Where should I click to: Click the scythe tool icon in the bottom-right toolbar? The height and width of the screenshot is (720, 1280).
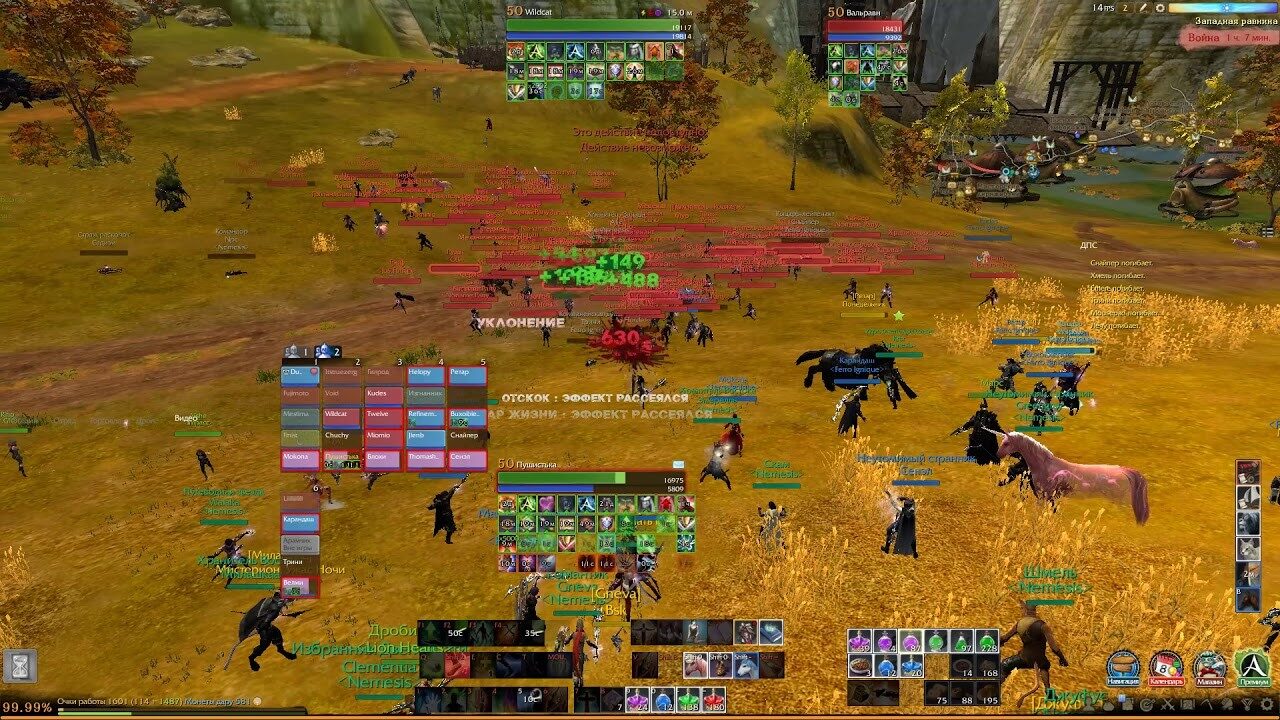coord(1205,704)
